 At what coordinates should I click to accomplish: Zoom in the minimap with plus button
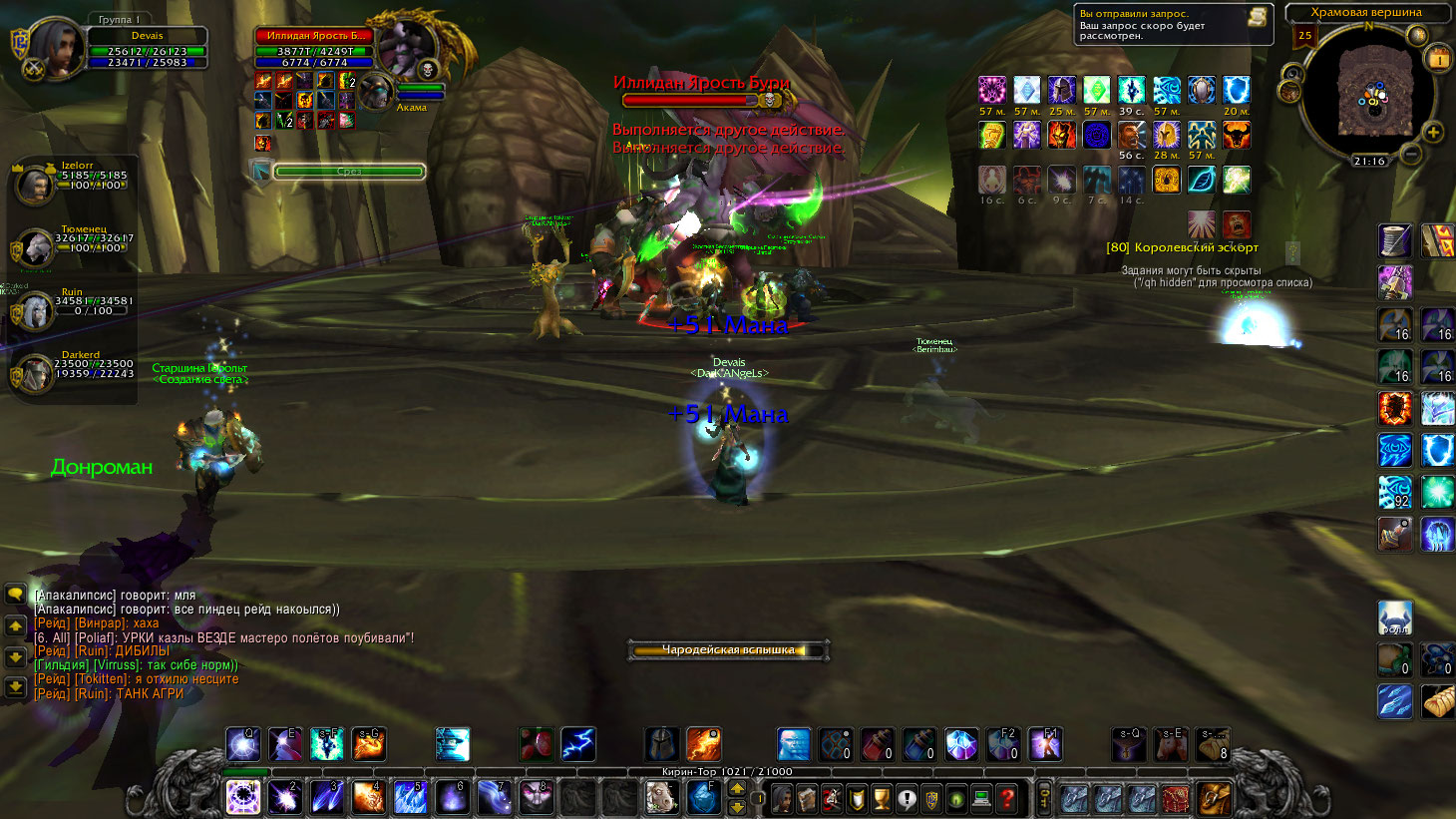click(x=1433, y=132)
